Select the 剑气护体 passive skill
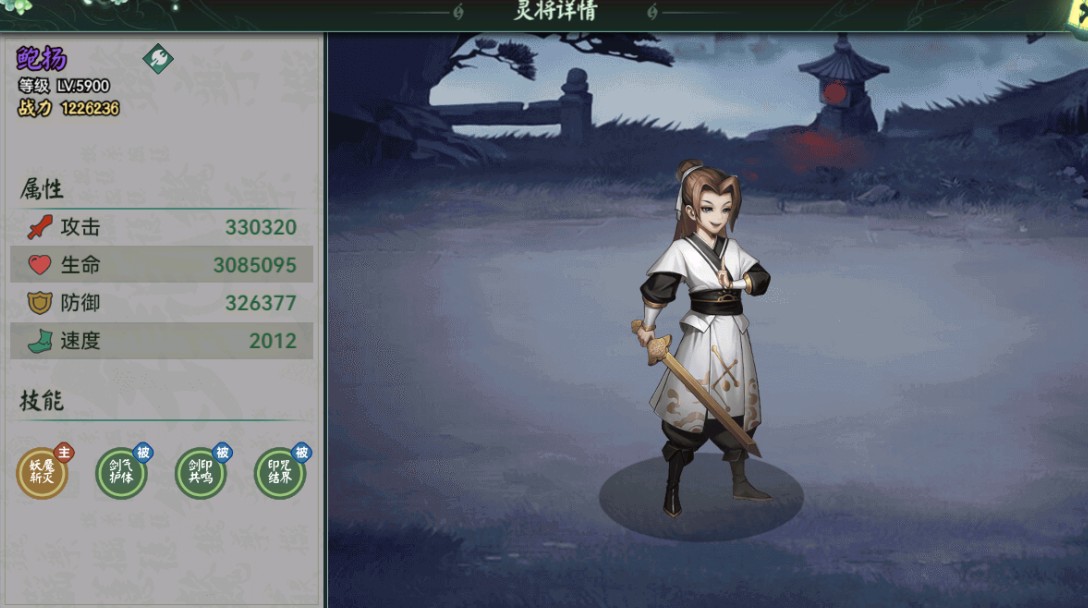 (121, 473)
